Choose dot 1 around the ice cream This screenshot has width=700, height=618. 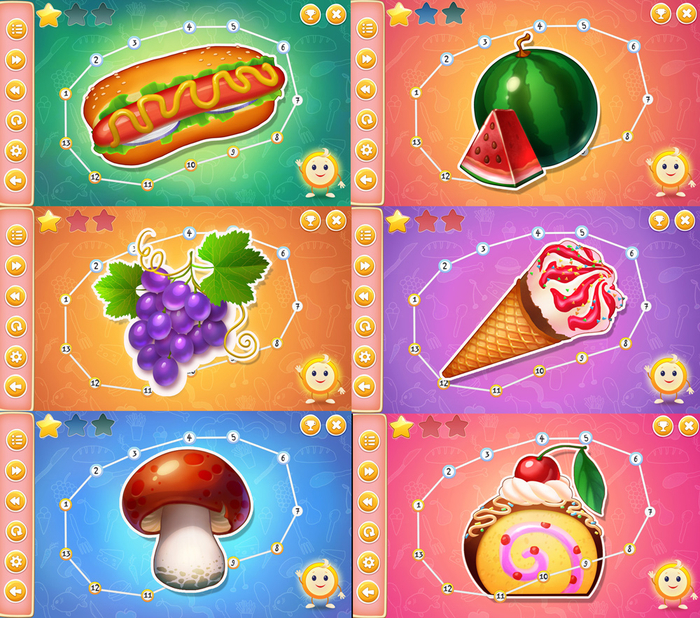pos(414,299)
